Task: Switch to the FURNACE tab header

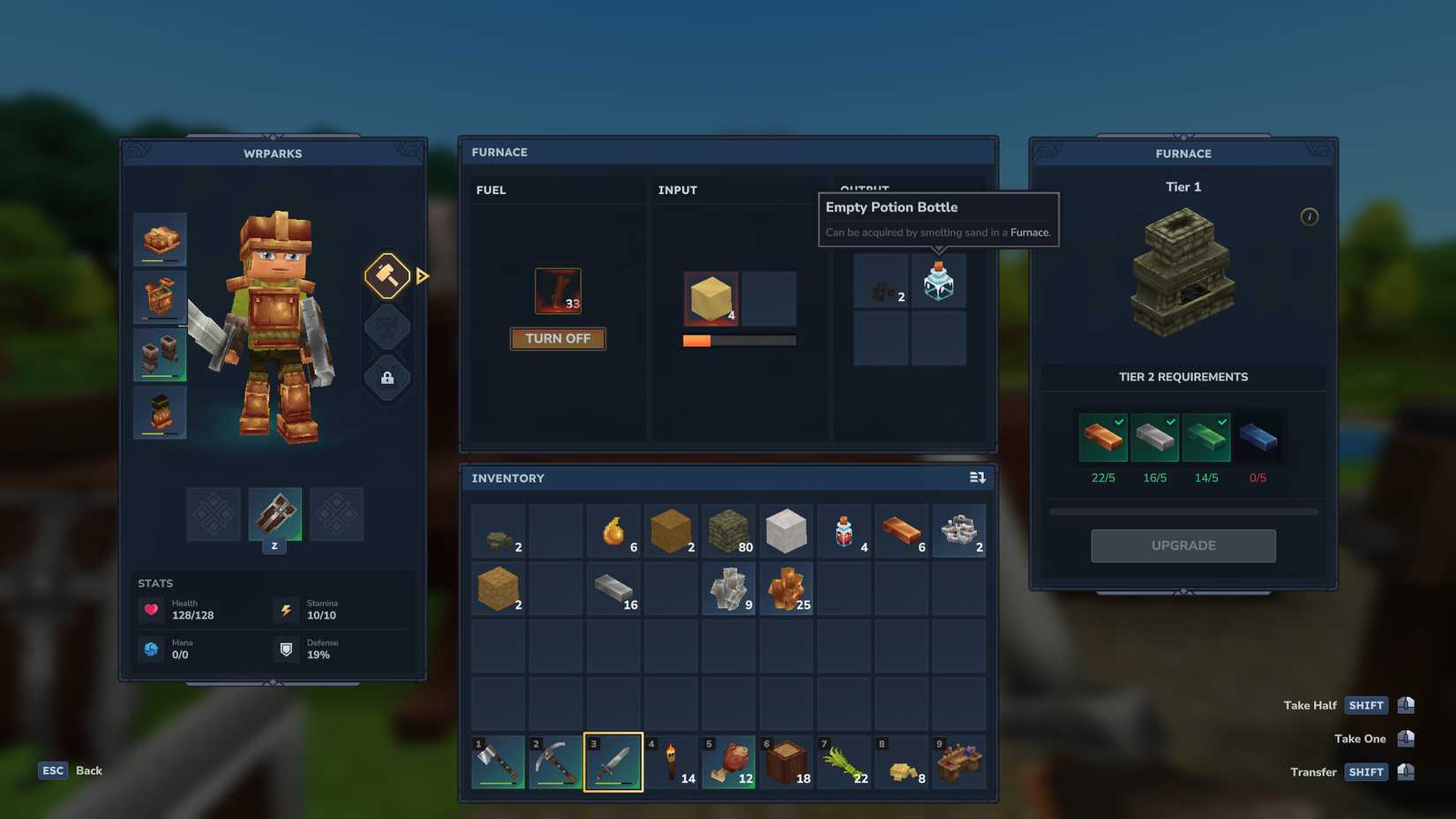Action: (x=499, y=151)
